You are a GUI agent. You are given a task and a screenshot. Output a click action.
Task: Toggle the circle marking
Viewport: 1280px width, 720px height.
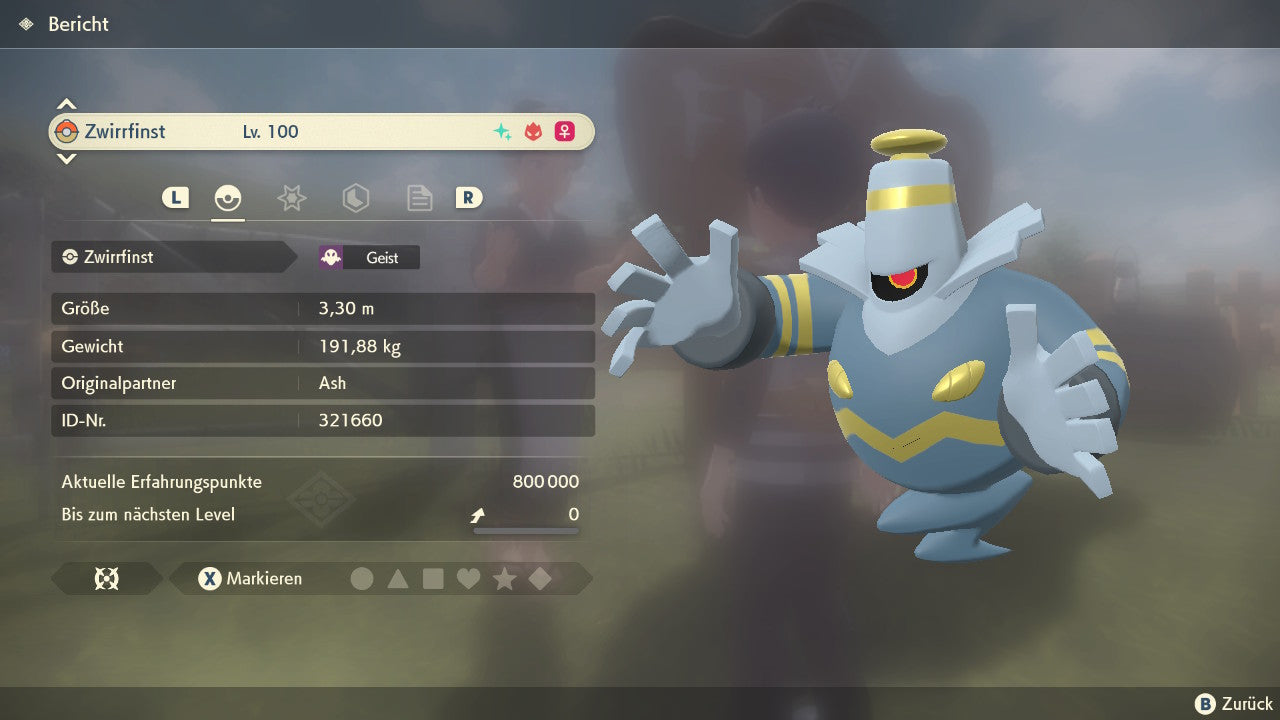click(362, 579)
